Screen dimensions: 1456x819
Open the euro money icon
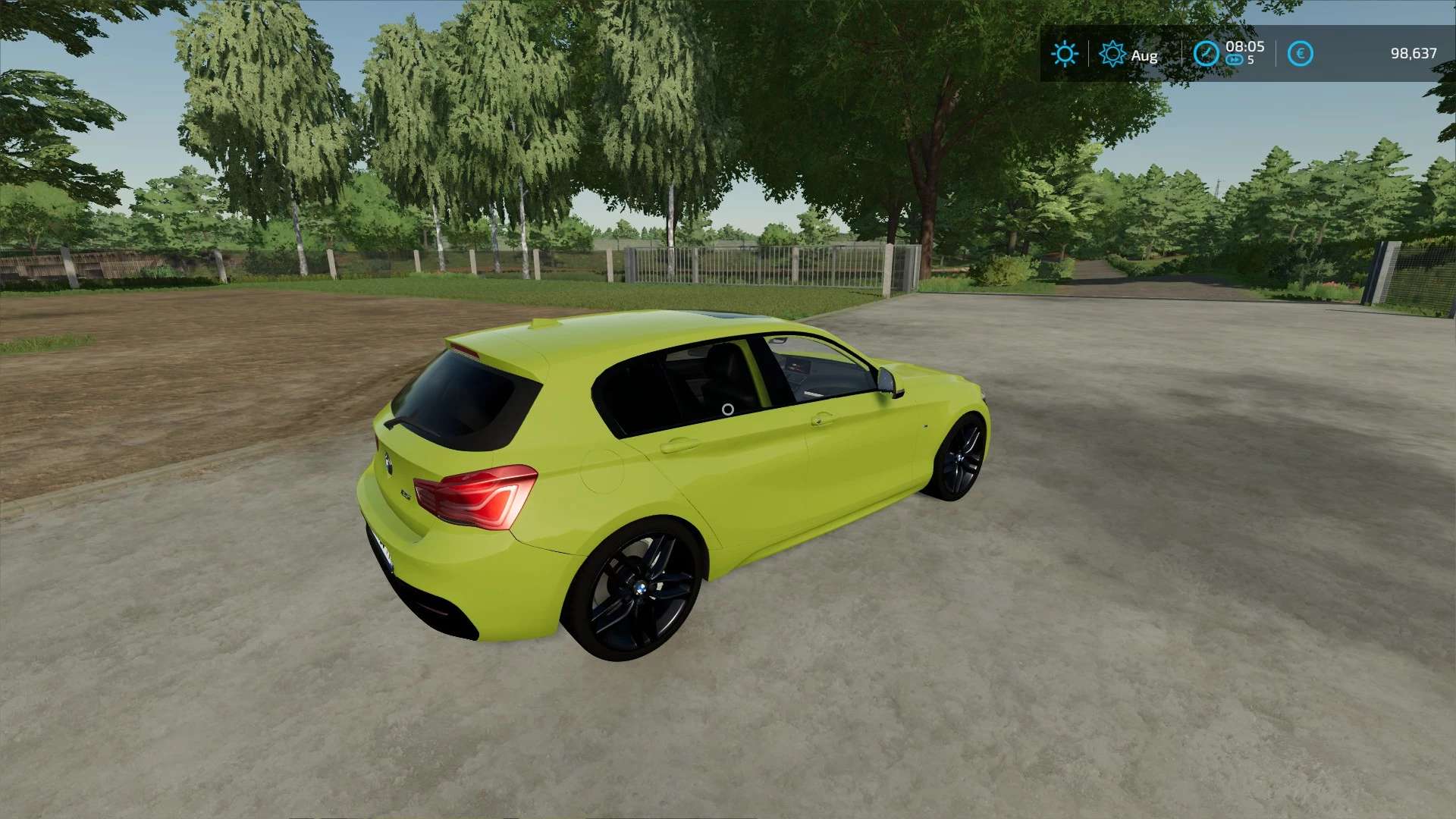tap(1300, 54)
